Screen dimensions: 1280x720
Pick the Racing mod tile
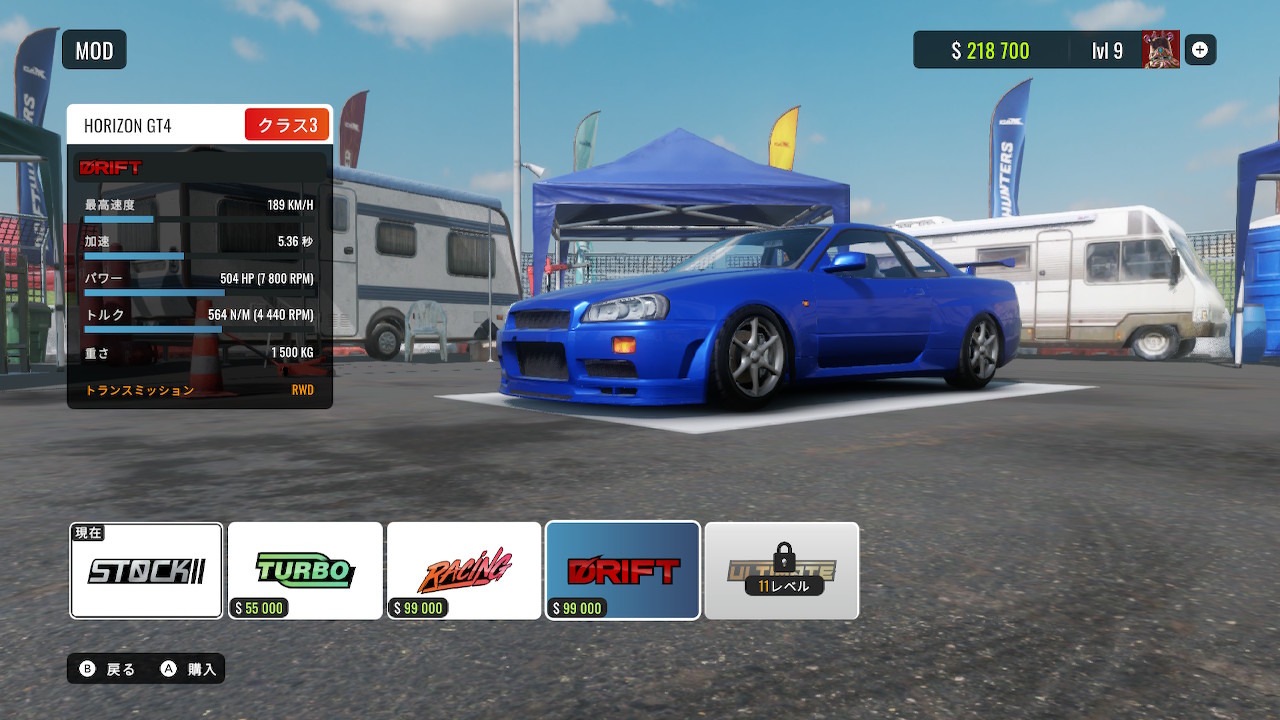464,571
